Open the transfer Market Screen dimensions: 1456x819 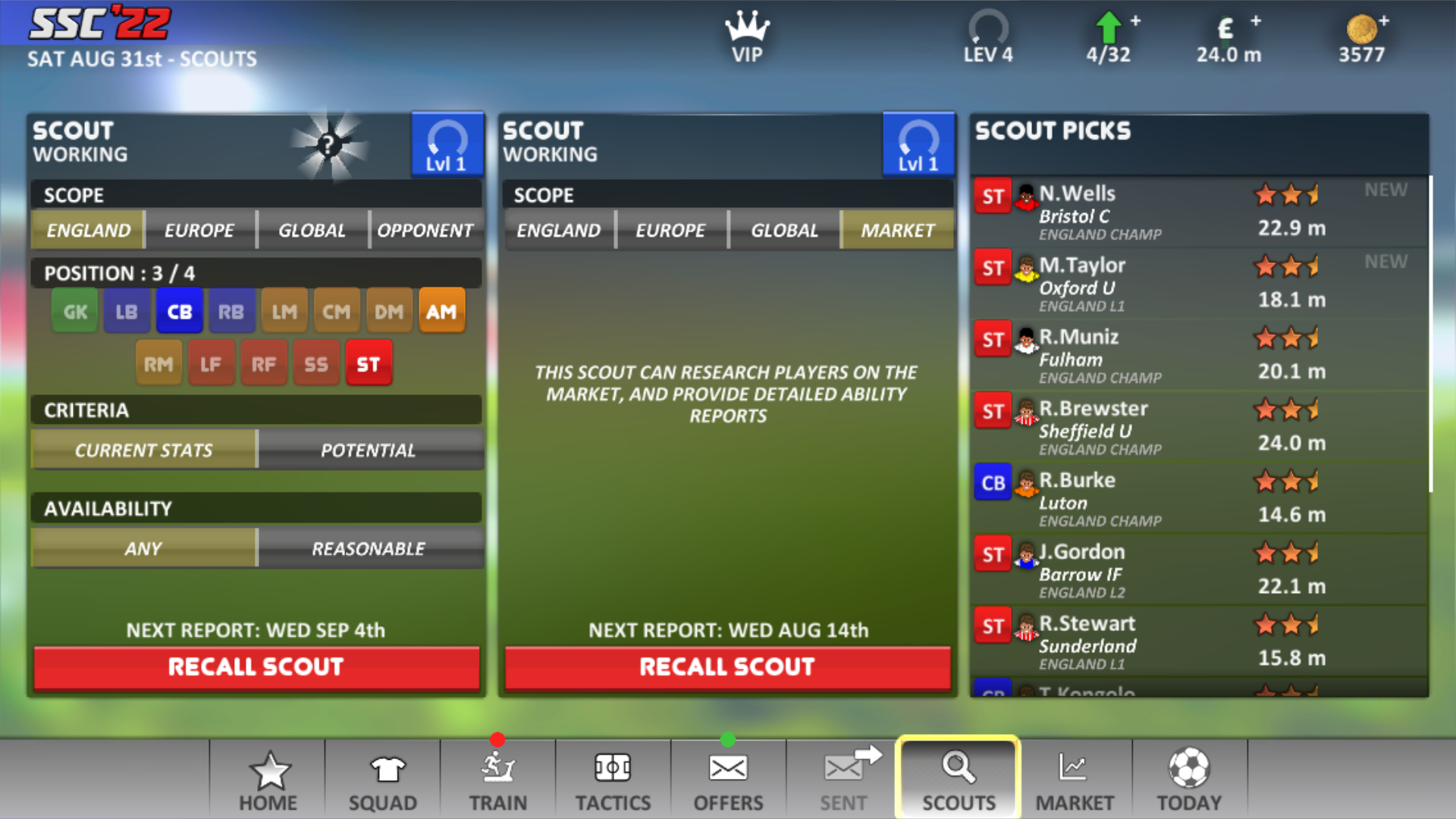point(1075,781)
